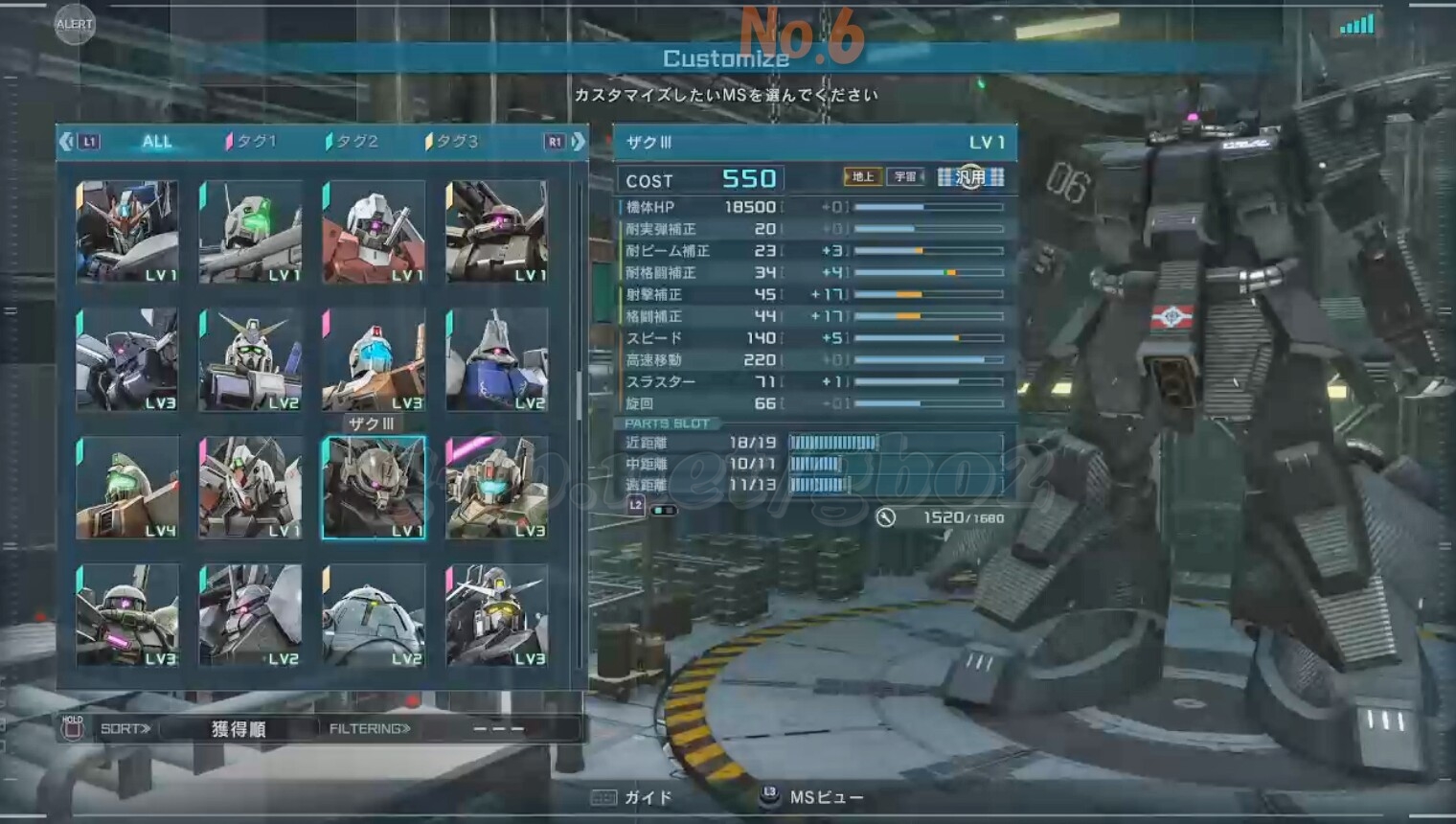This screenshot has height=824, width=1456.
Task: Pick the cyan-visor MS with pink beam saber
Action: (x=496, y=488)
